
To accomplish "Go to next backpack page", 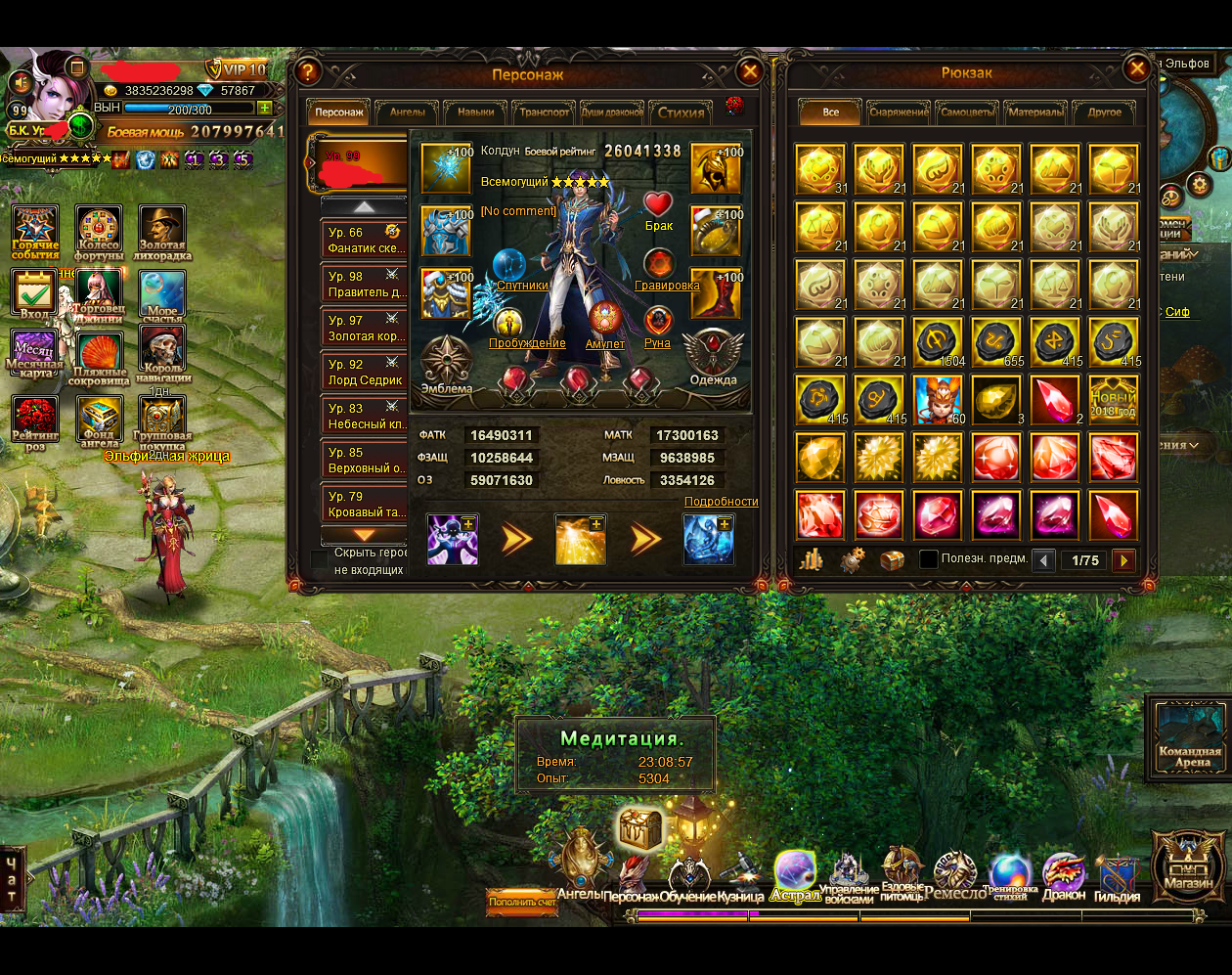I will click(x=1124, y=560).
